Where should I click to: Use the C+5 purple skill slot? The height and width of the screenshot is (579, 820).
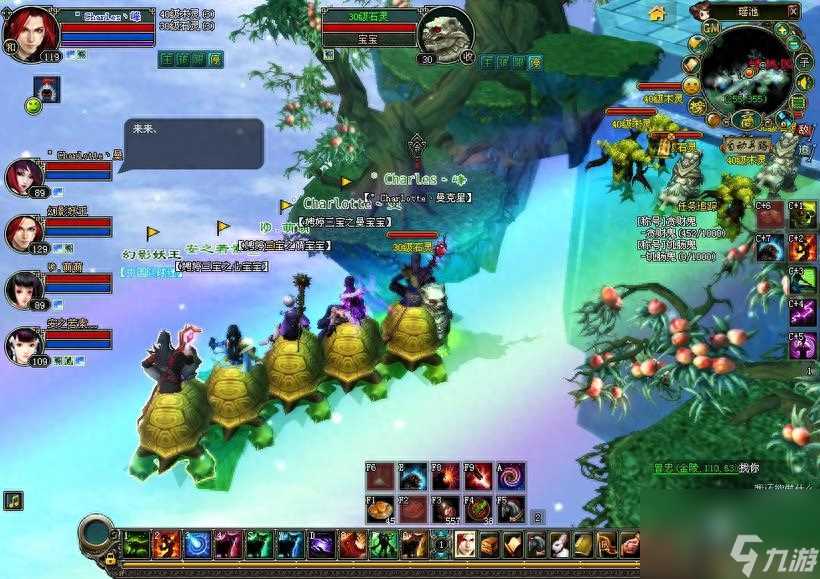(x=802, y=346)
